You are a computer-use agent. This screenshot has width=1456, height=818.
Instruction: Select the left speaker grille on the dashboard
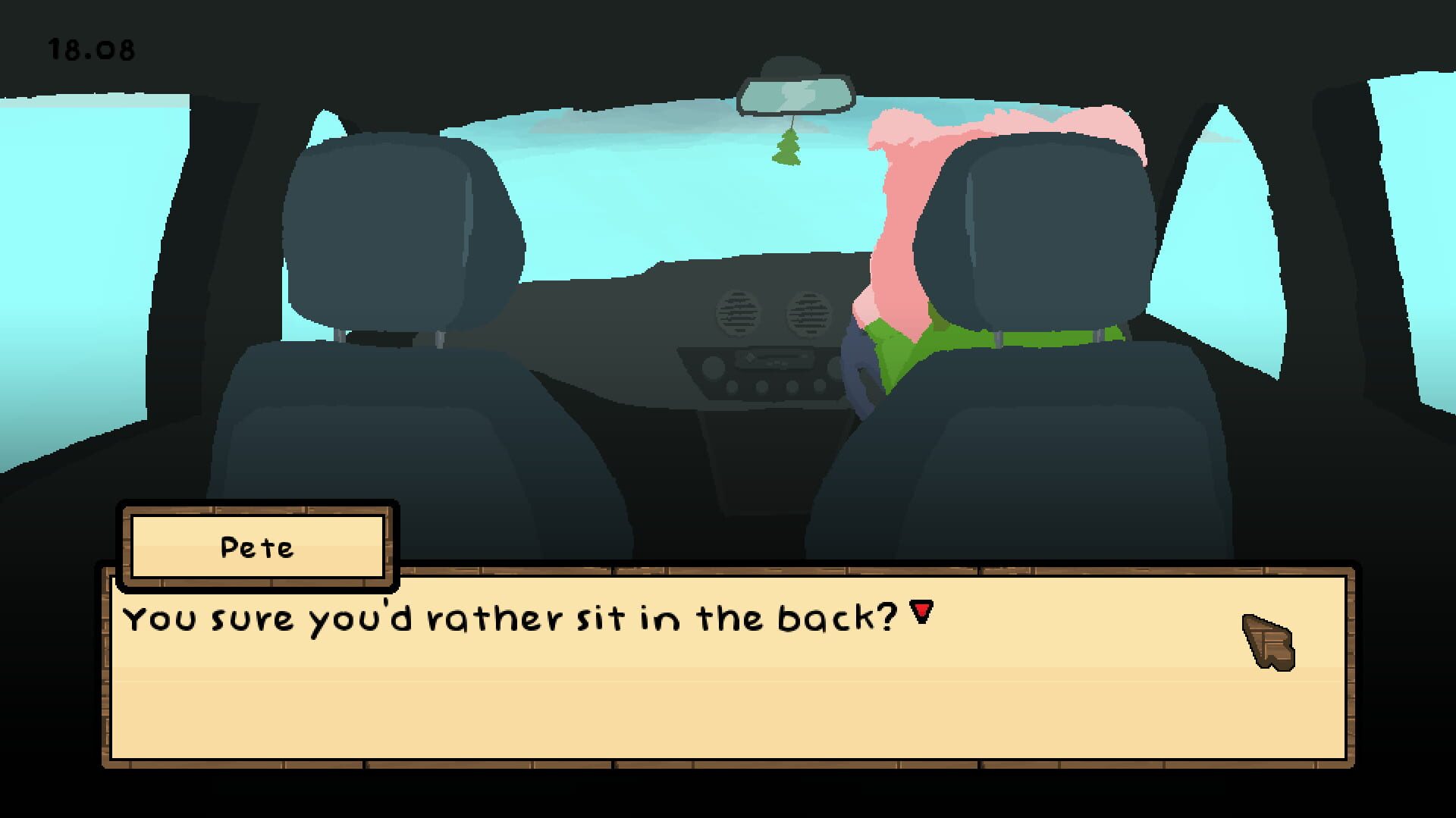click(x=738, y=312)
